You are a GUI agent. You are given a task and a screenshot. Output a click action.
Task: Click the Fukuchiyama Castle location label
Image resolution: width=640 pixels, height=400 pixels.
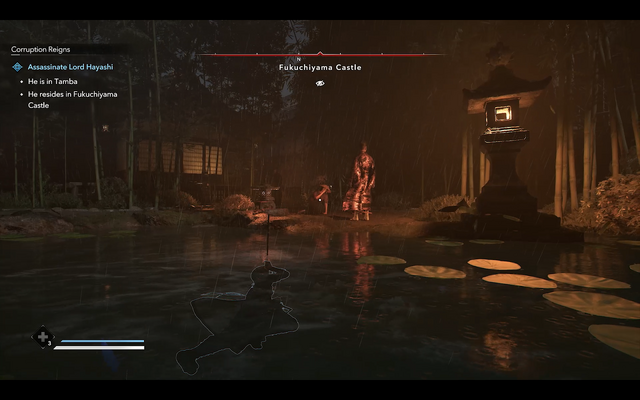320,68
